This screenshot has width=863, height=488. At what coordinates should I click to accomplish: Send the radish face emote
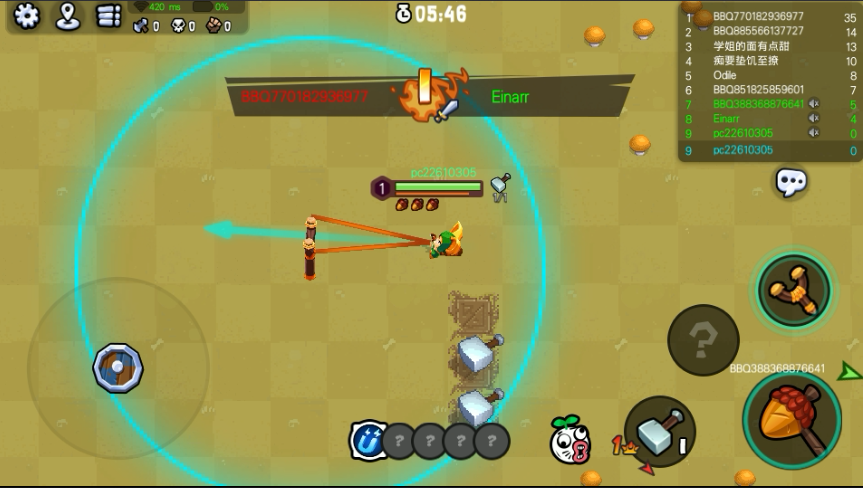[x=570, y=439]
